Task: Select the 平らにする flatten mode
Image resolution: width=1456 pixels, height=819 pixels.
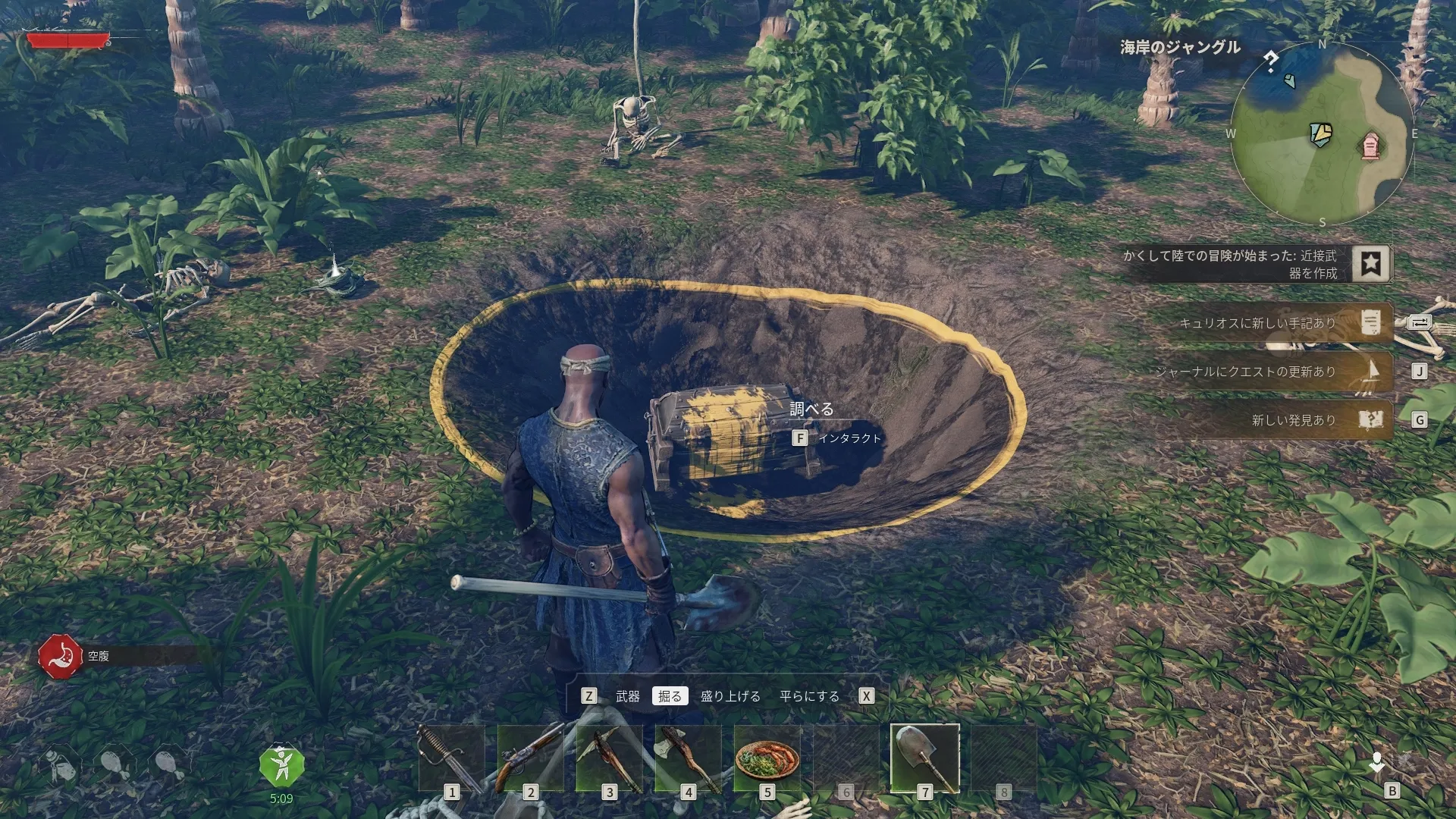Action: pyautogui.click(x=809, y=696)
